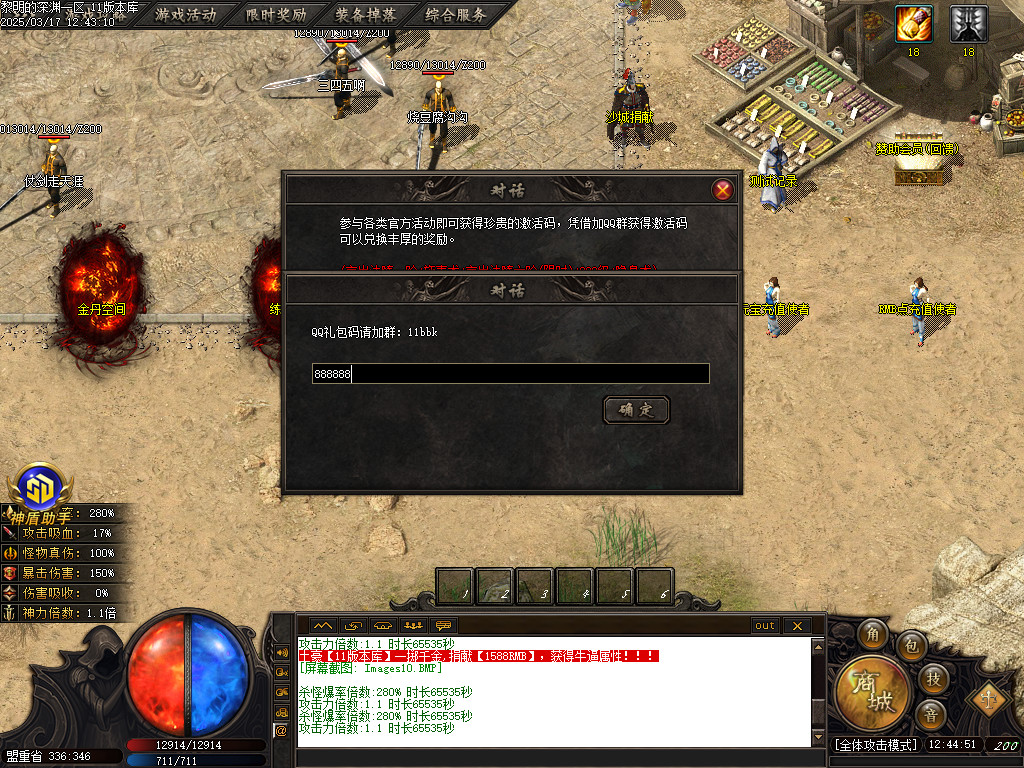Viewport: 1024px width, 768px height.
Task: Open the skills panel via 技 button
Action: coord(932,678)
